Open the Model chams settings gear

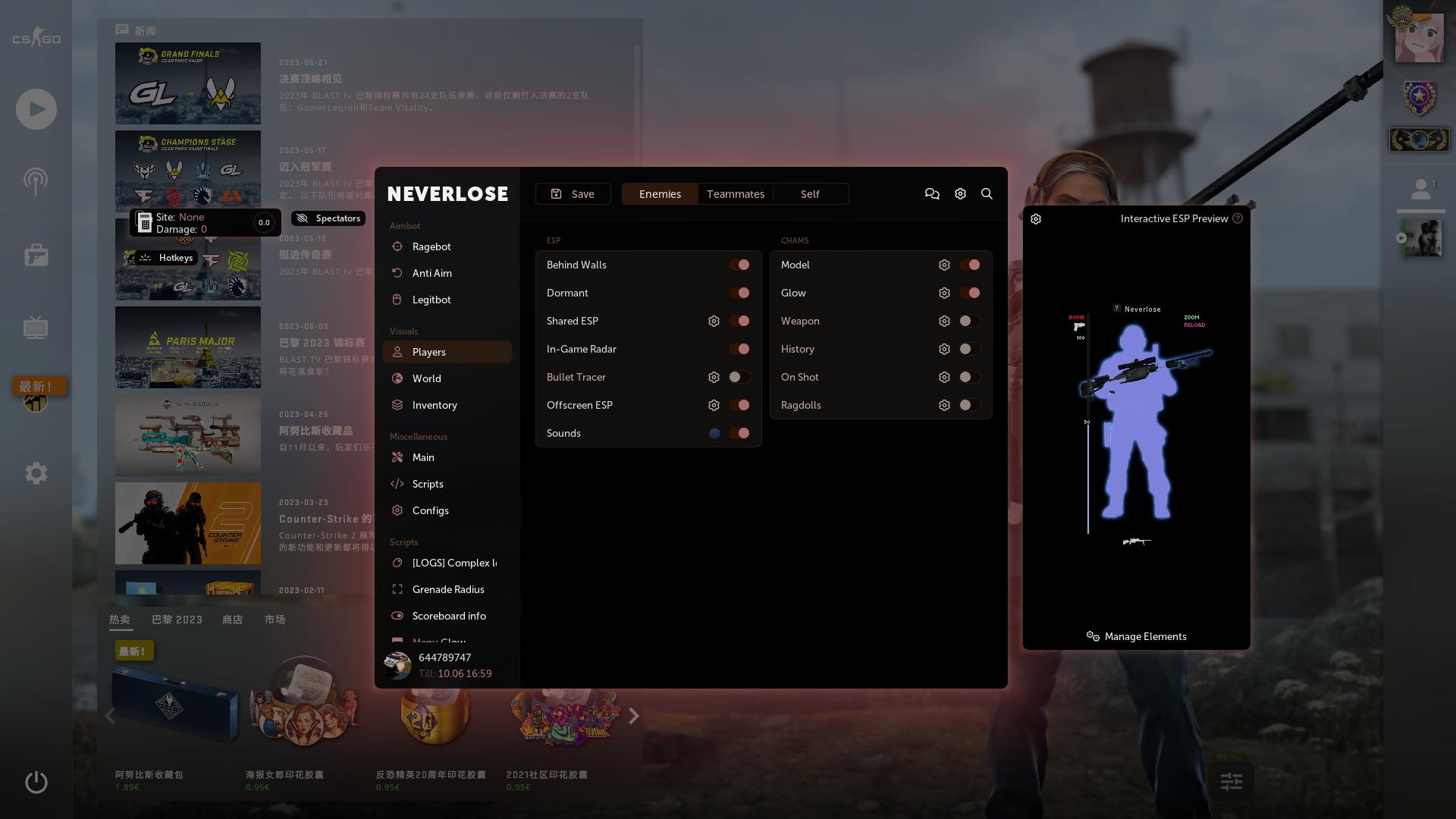pyautogui.click(x=944, y=265)
